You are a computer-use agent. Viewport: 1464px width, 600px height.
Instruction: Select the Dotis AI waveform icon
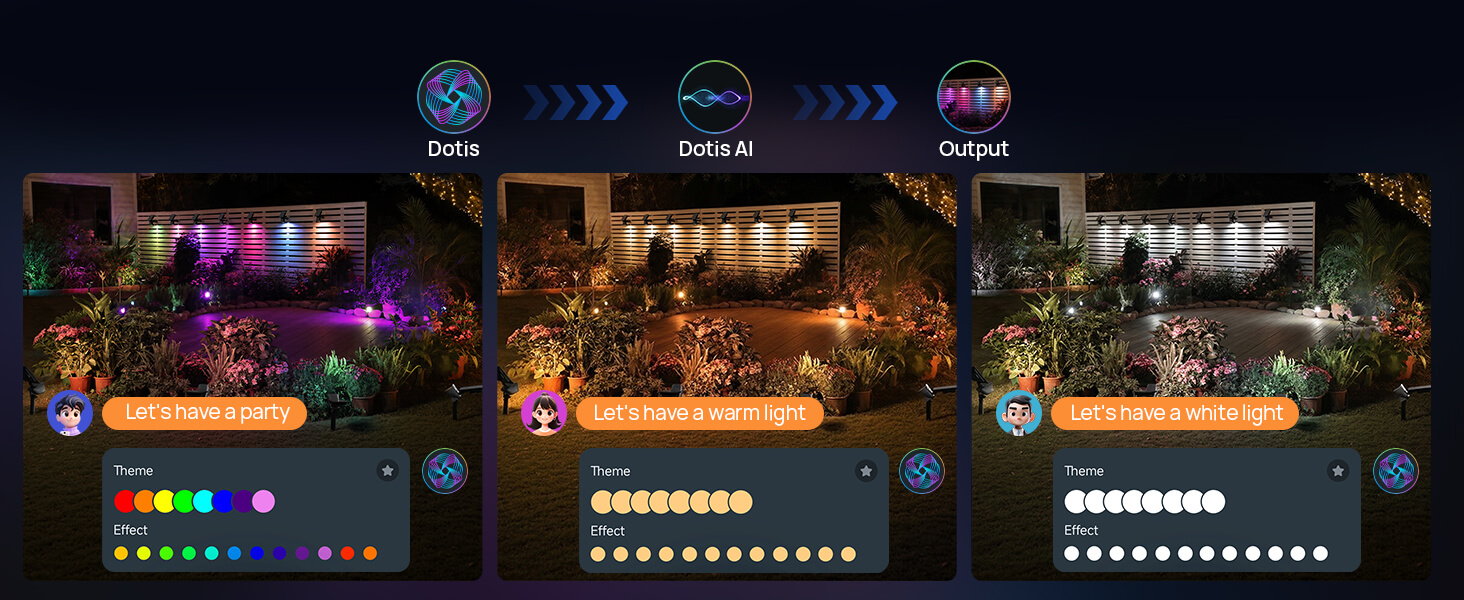click(x=714, y=97)
